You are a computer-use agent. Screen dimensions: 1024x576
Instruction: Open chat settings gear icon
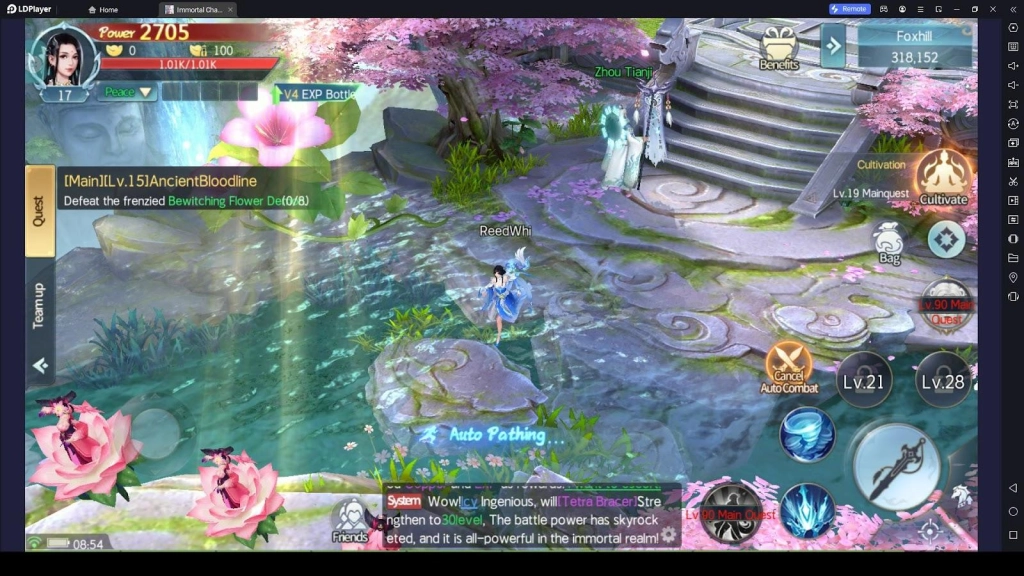tap(669, 536)
